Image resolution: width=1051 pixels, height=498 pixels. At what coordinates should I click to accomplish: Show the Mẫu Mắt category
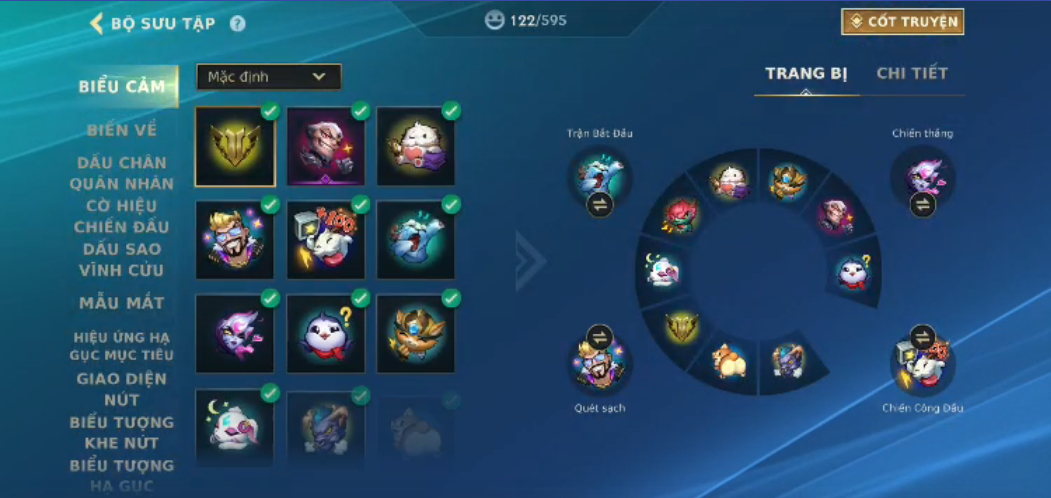[122, 302]
